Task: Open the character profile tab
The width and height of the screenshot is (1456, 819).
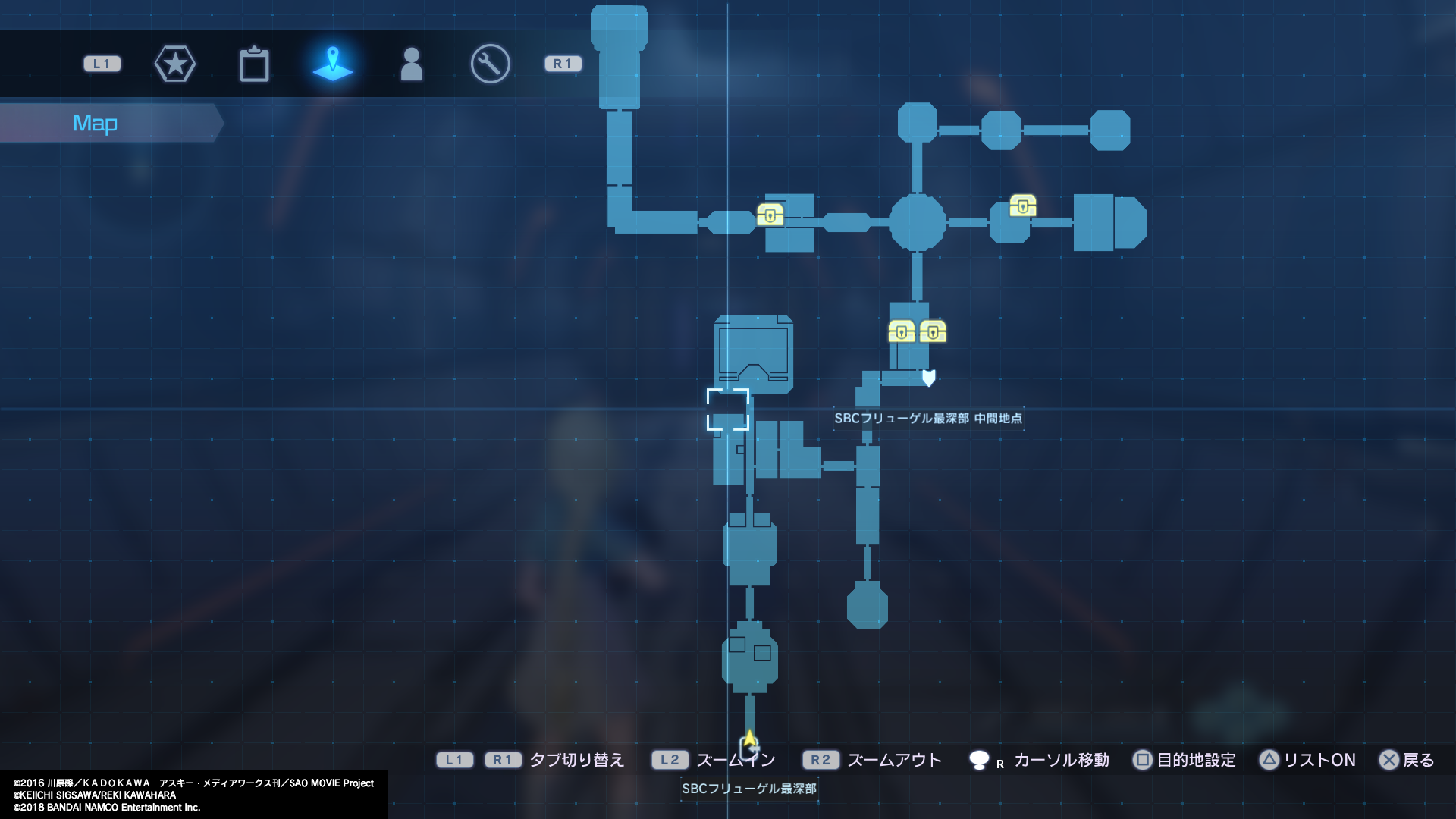Action: [410, 64]
